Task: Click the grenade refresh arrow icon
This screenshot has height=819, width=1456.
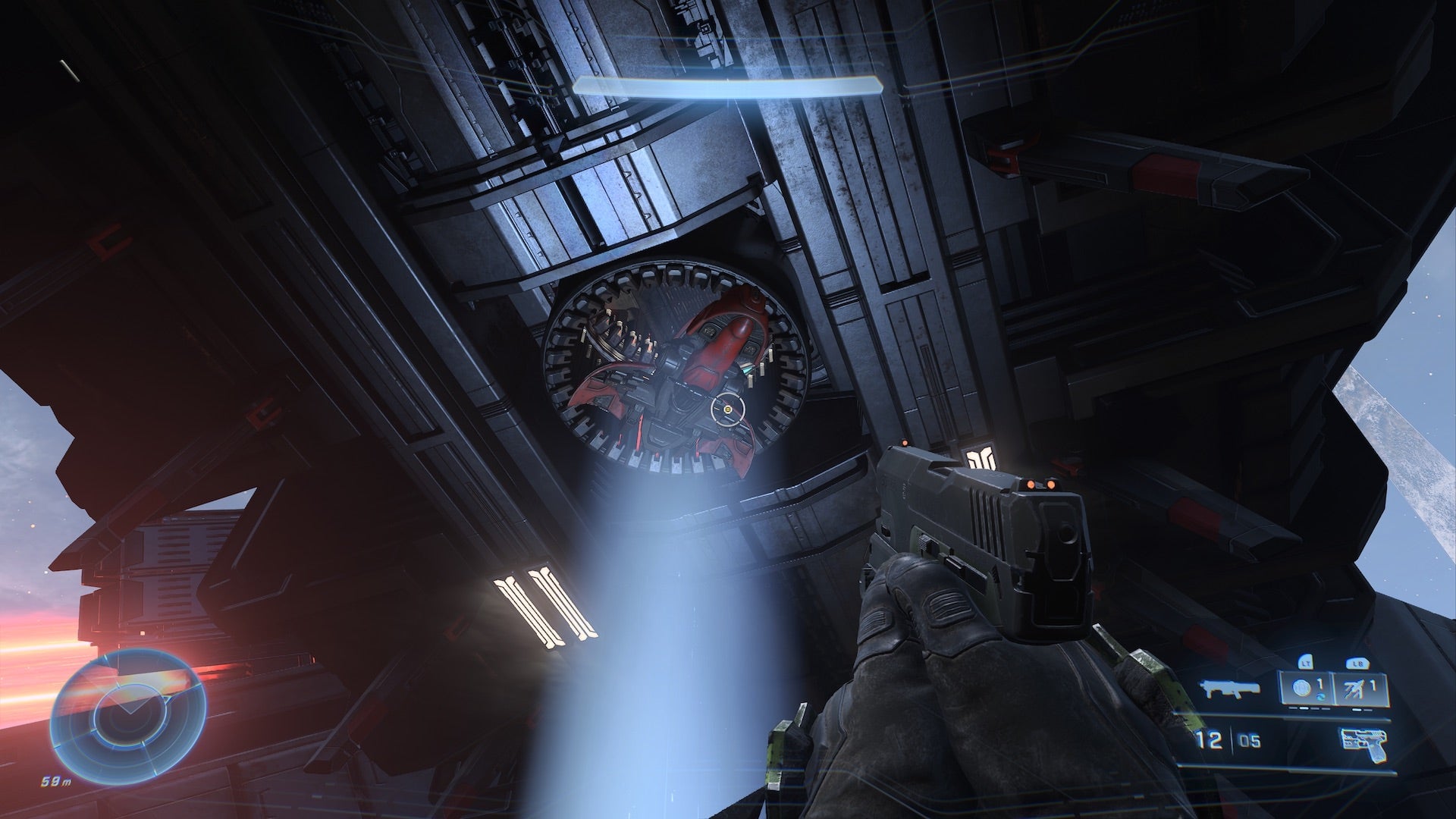Action: (1323, 696)
